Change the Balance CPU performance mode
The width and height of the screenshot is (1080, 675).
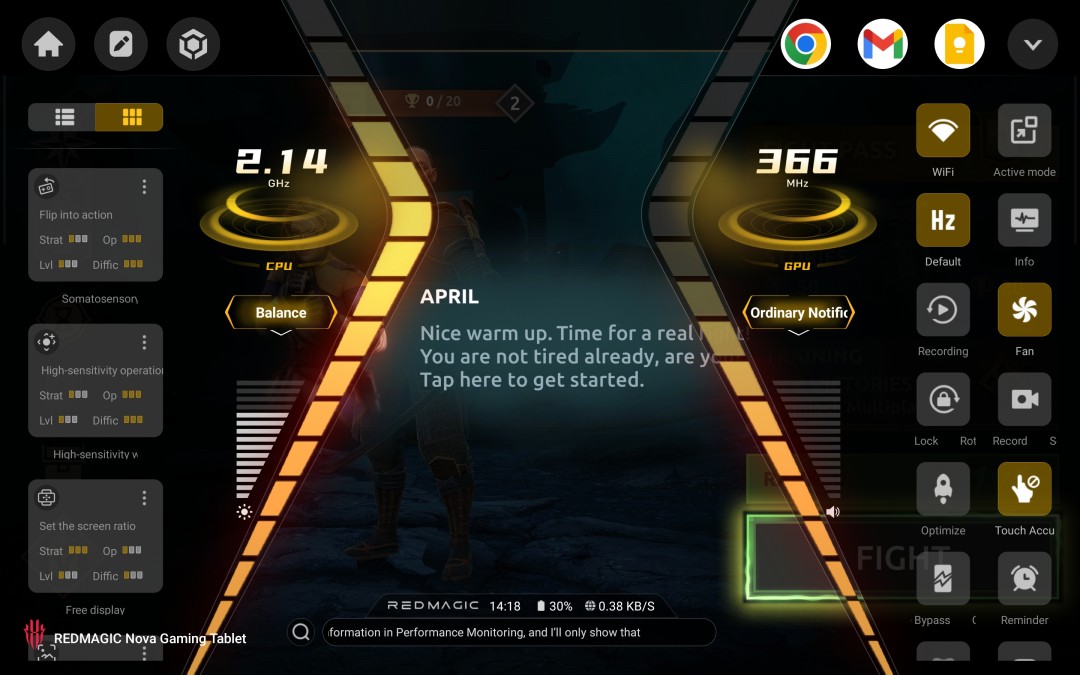click(281, 313)
